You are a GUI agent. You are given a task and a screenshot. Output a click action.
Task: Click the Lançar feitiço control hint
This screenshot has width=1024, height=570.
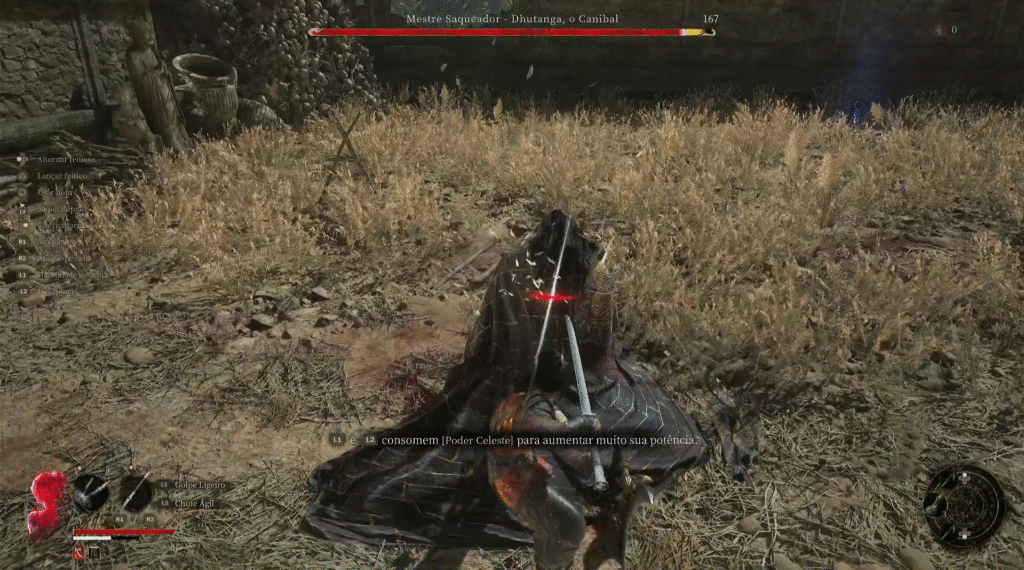(62, 175)
